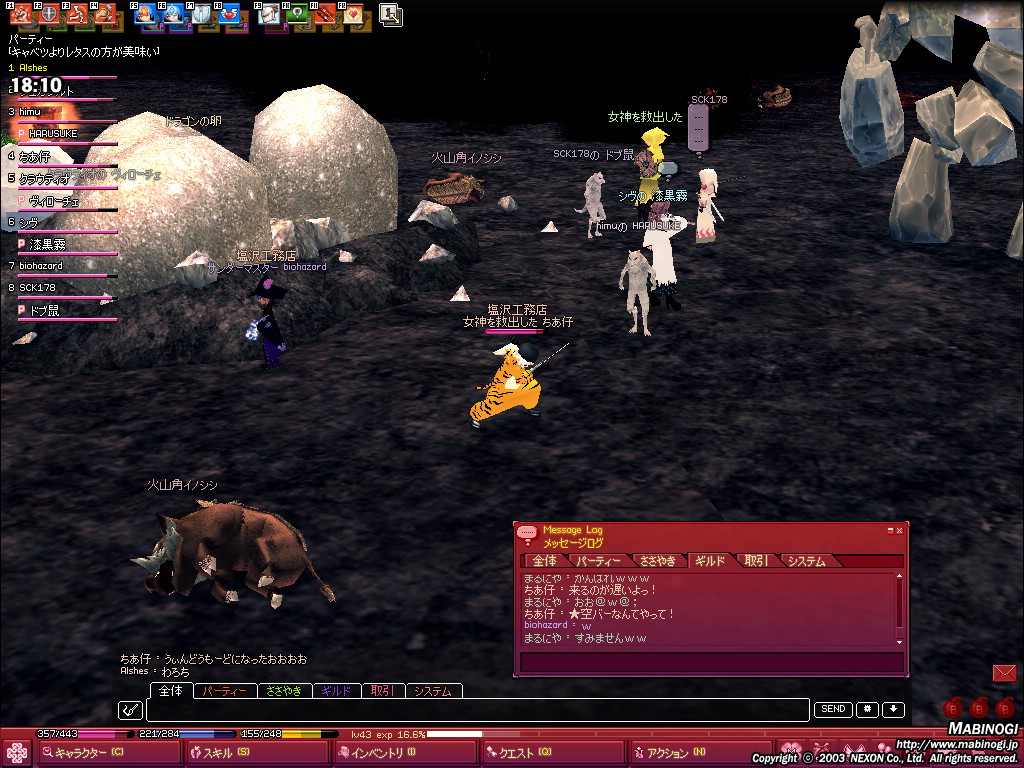The image size is (1024, 768).
Task: Click into the main chat input box
Action: coord(478,710)
